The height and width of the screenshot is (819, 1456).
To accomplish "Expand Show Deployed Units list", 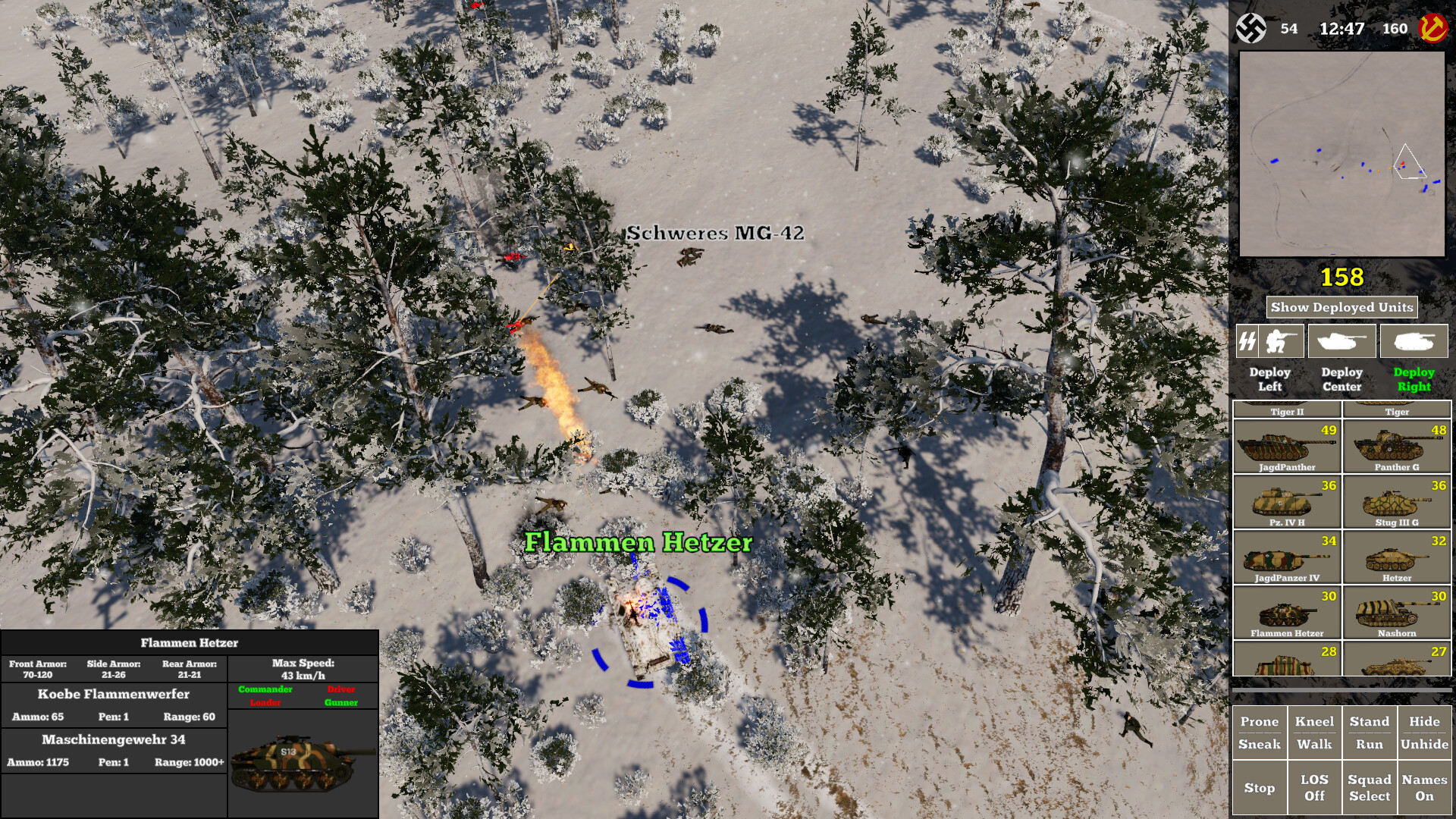I will (1342, 307).
